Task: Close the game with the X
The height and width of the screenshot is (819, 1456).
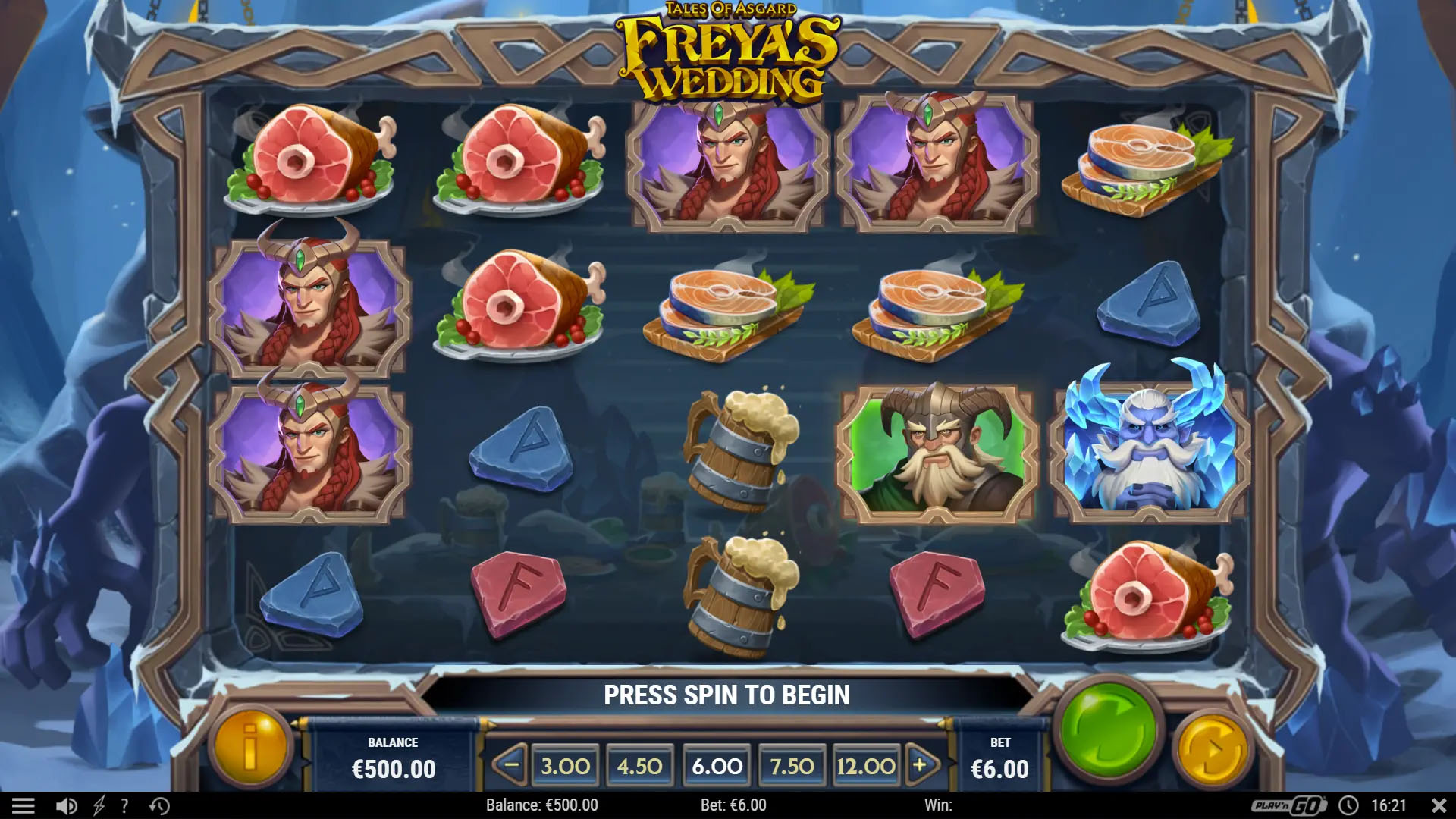Action: pyautogui.click(x=1438, y=805)
